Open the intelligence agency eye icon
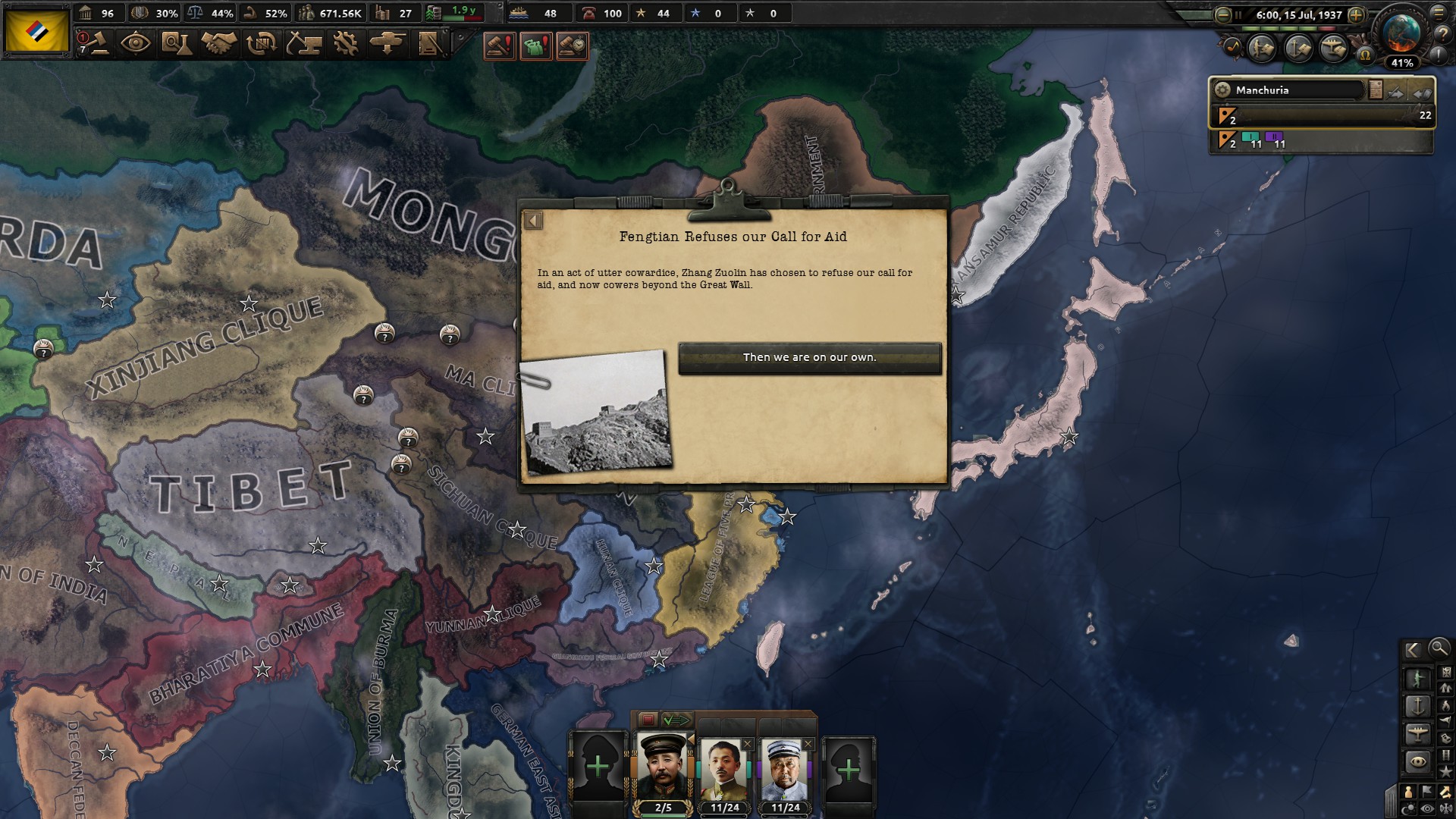 click(135, 43)
